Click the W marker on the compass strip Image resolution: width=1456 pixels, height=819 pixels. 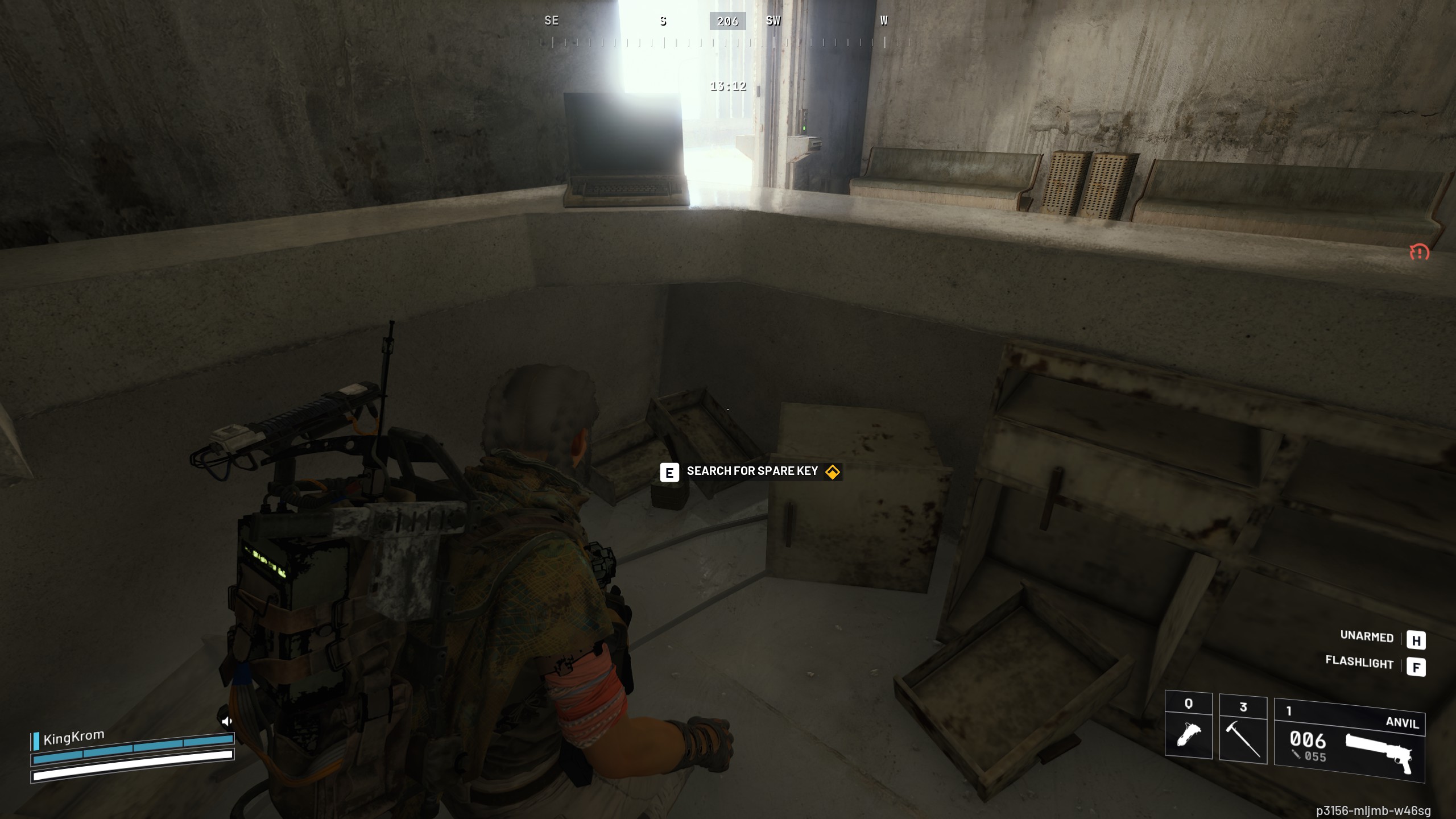click(883, 21)
